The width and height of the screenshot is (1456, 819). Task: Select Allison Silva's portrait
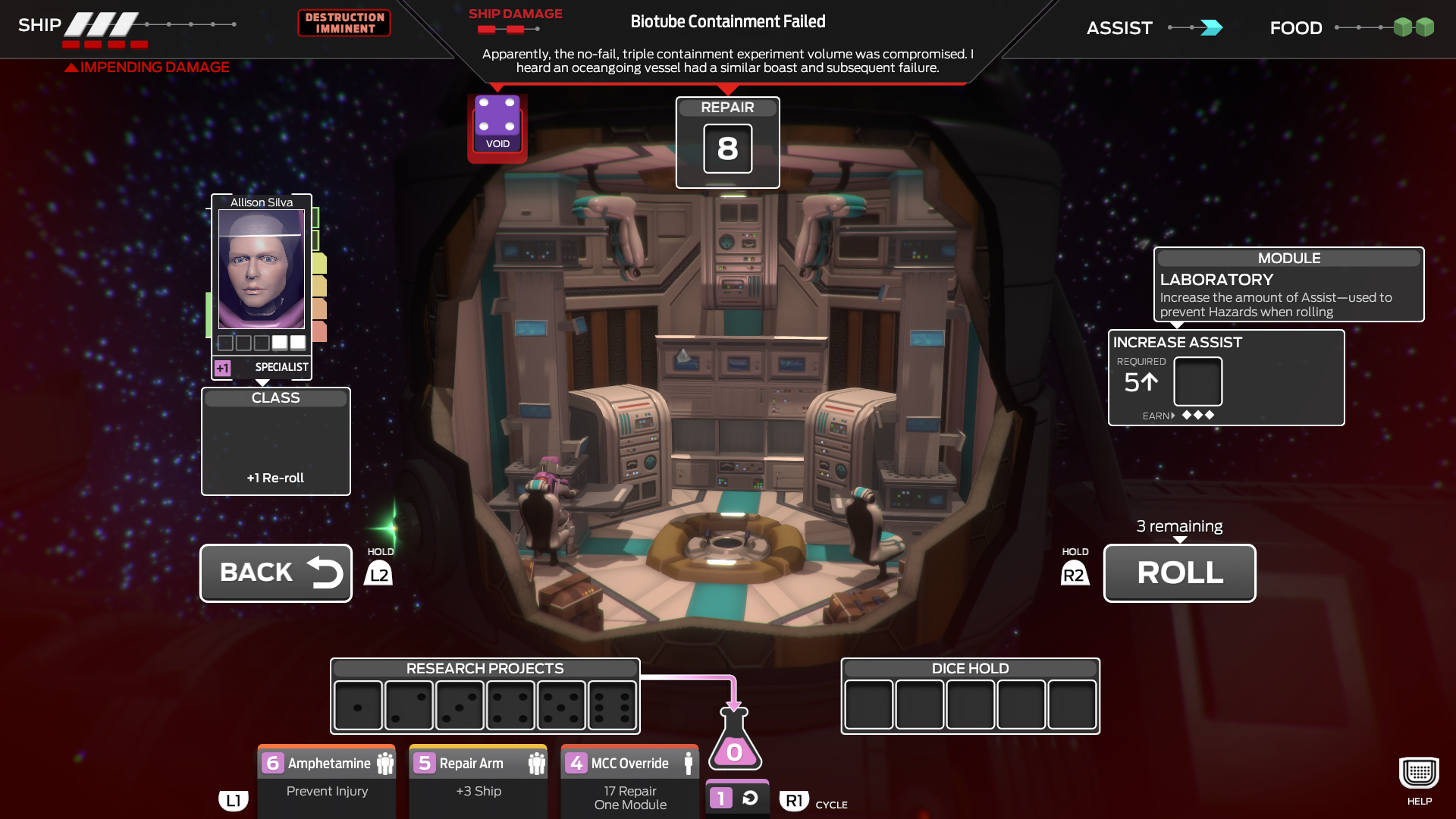(261, 269)
